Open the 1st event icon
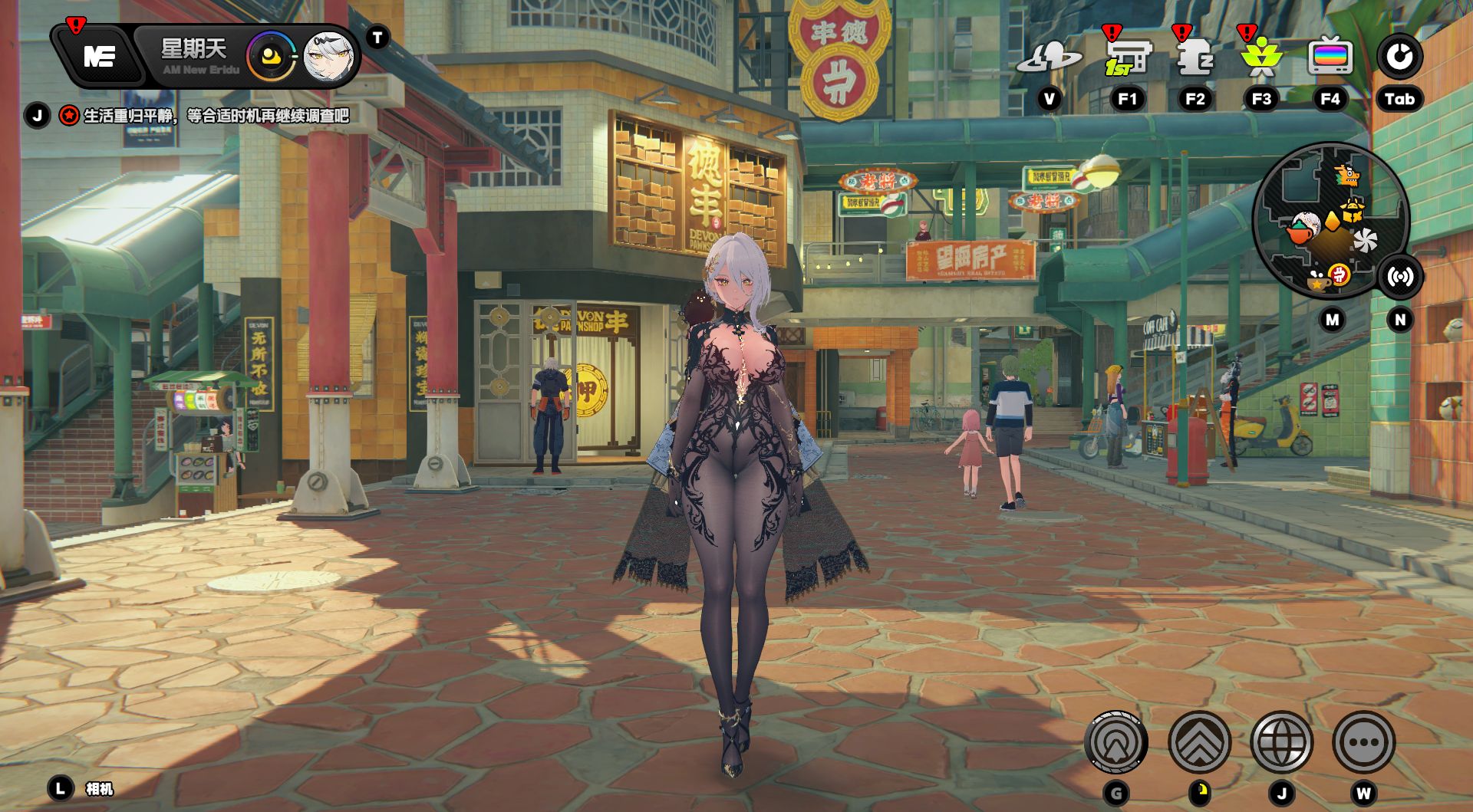 click(1127, 58)
